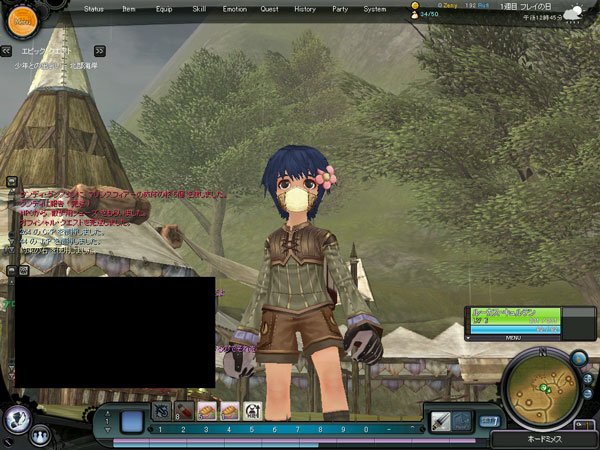Open the Equip menu
This screenshot has height=450, width=600.
(163, 8)
